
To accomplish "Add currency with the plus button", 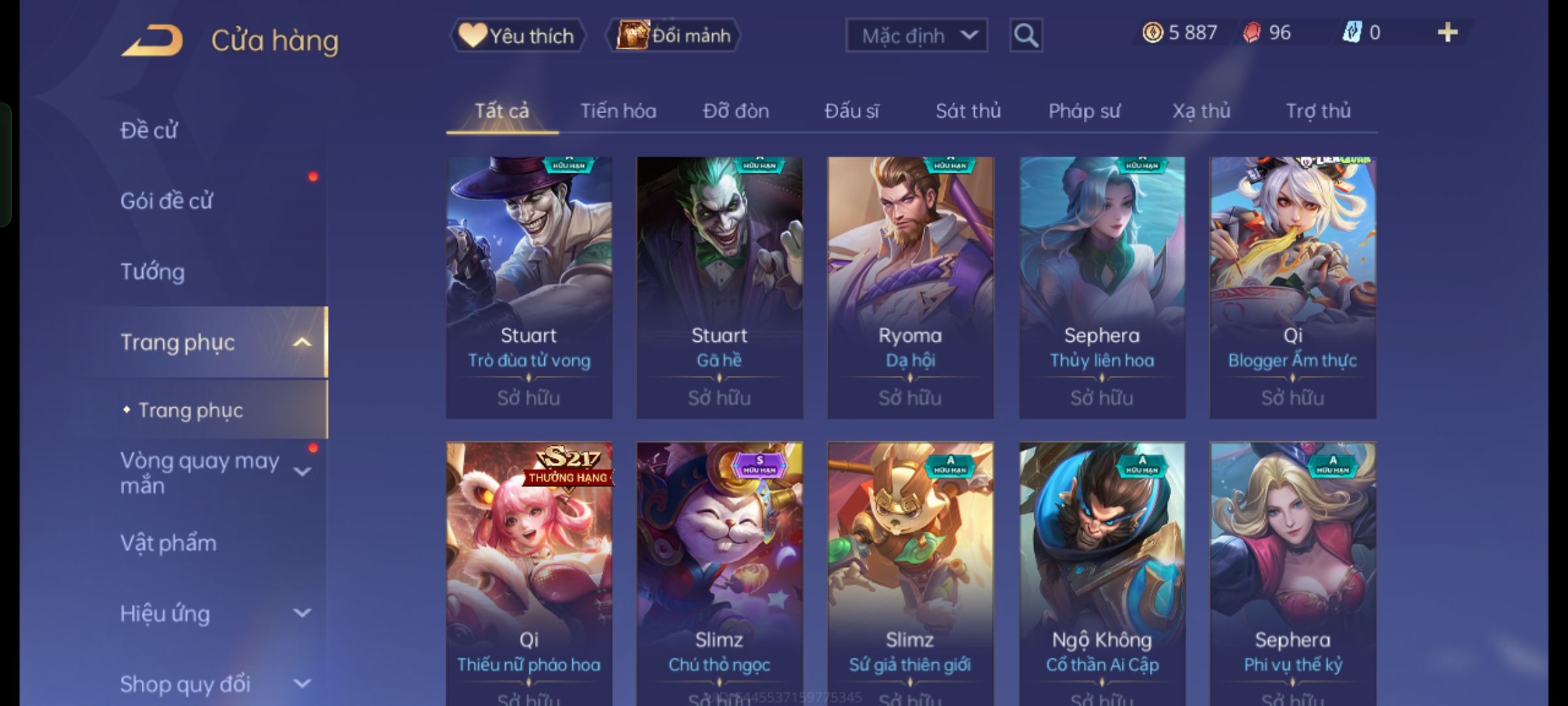I will pyautogui.click(x=1448, y=33).
